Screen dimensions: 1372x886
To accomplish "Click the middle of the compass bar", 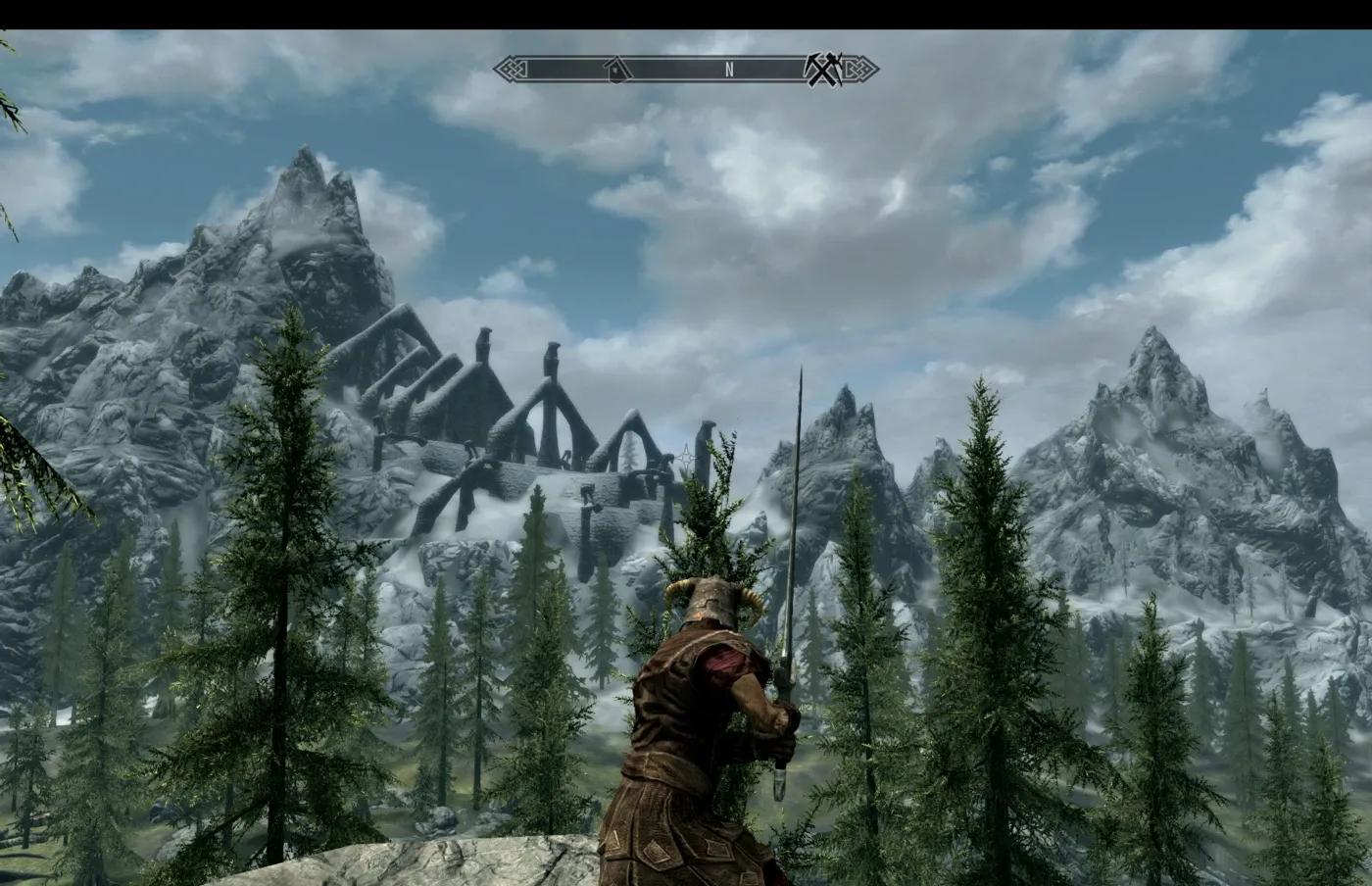I will tap(686, 69).
